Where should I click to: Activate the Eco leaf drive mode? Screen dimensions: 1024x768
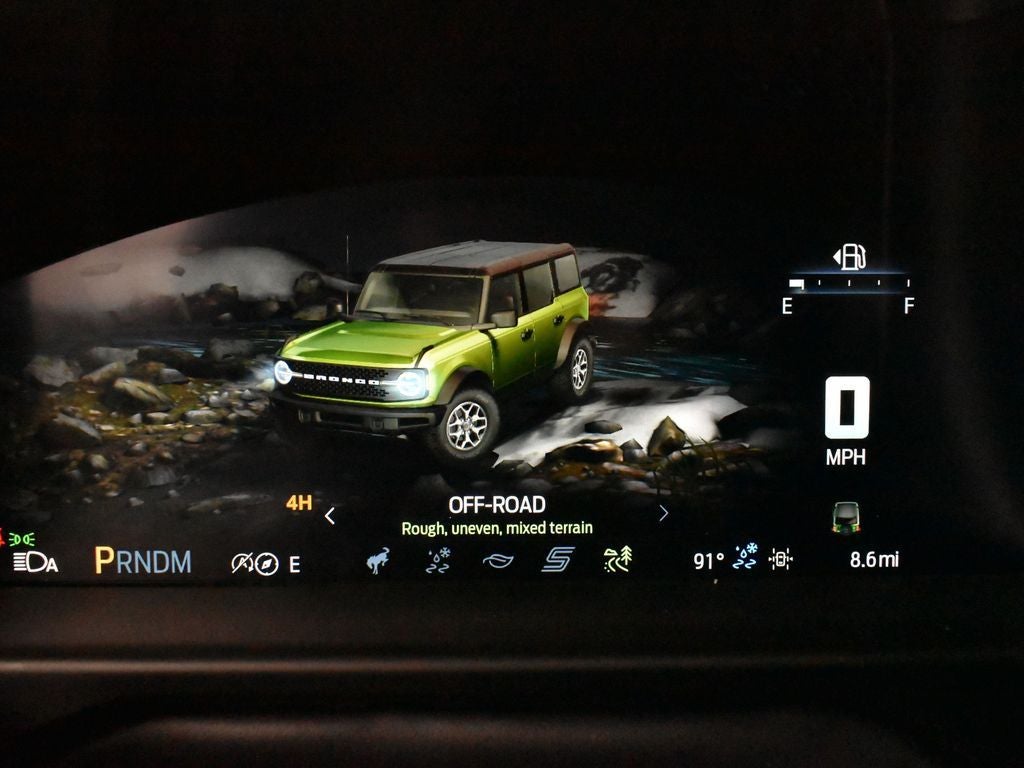tap(497, 562)
